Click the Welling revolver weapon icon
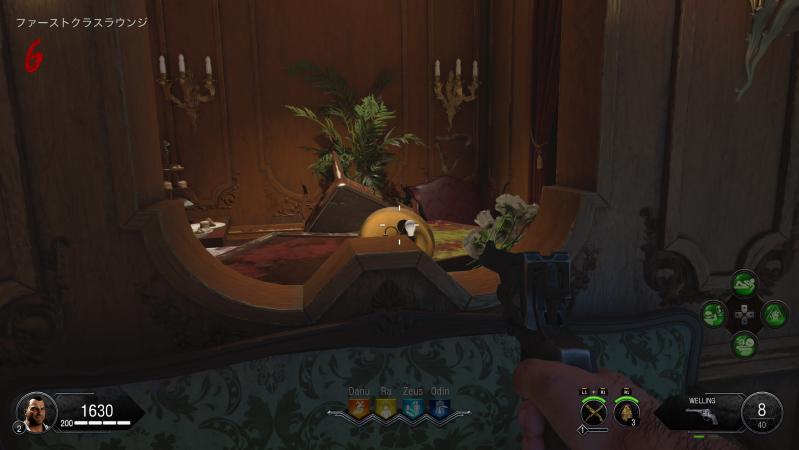 [x=703, y=416]
